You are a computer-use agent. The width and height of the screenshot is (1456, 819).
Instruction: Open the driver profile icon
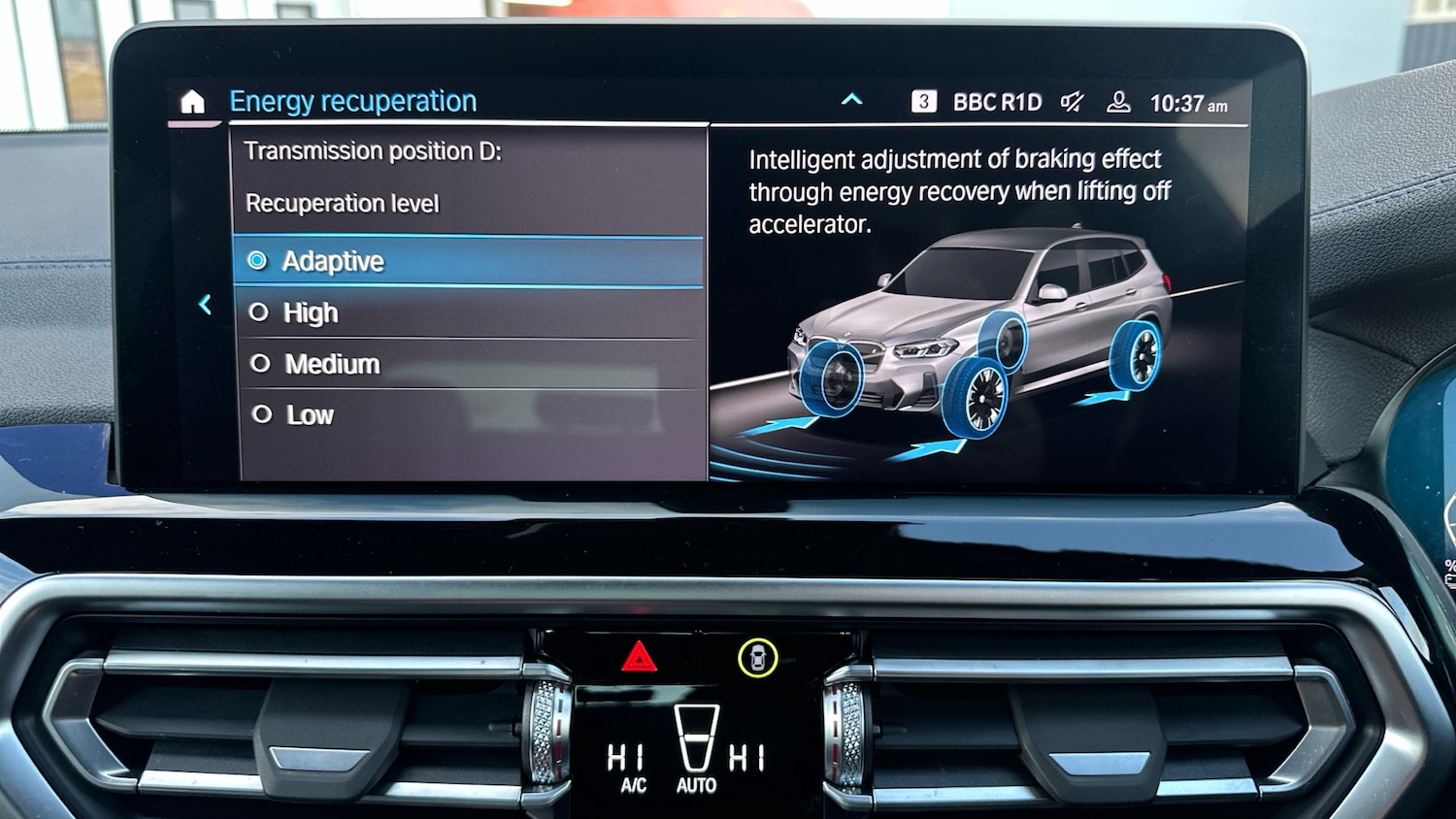(1118, 102)
